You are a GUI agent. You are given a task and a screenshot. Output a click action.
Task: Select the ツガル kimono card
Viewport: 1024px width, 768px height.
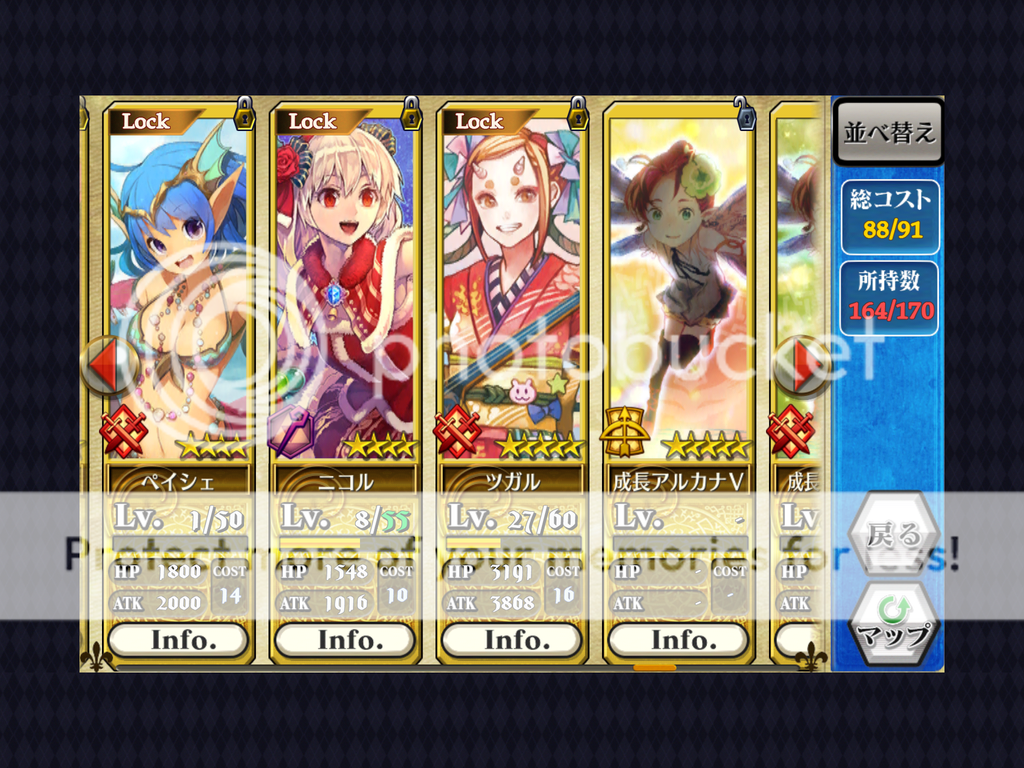pyautogui.click(x=511, y=290)
